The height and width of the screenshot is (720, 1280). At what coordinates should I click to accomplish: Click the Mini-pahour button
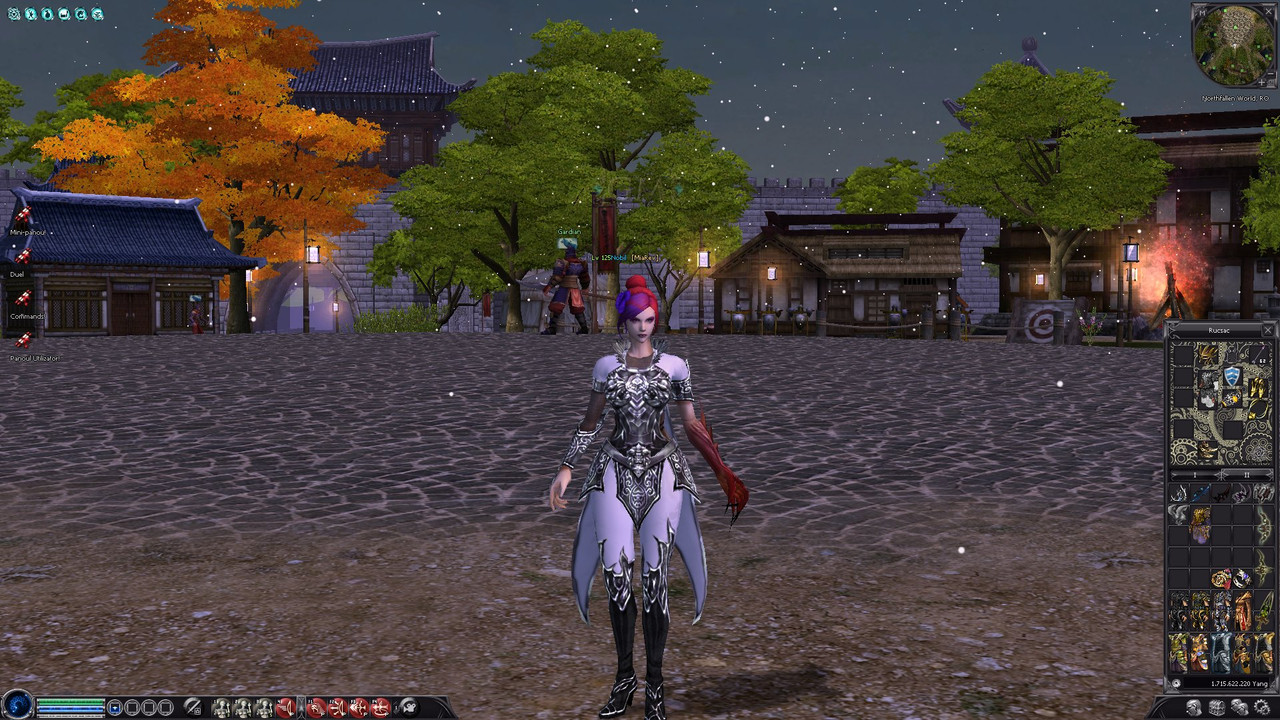pos(26,232)
